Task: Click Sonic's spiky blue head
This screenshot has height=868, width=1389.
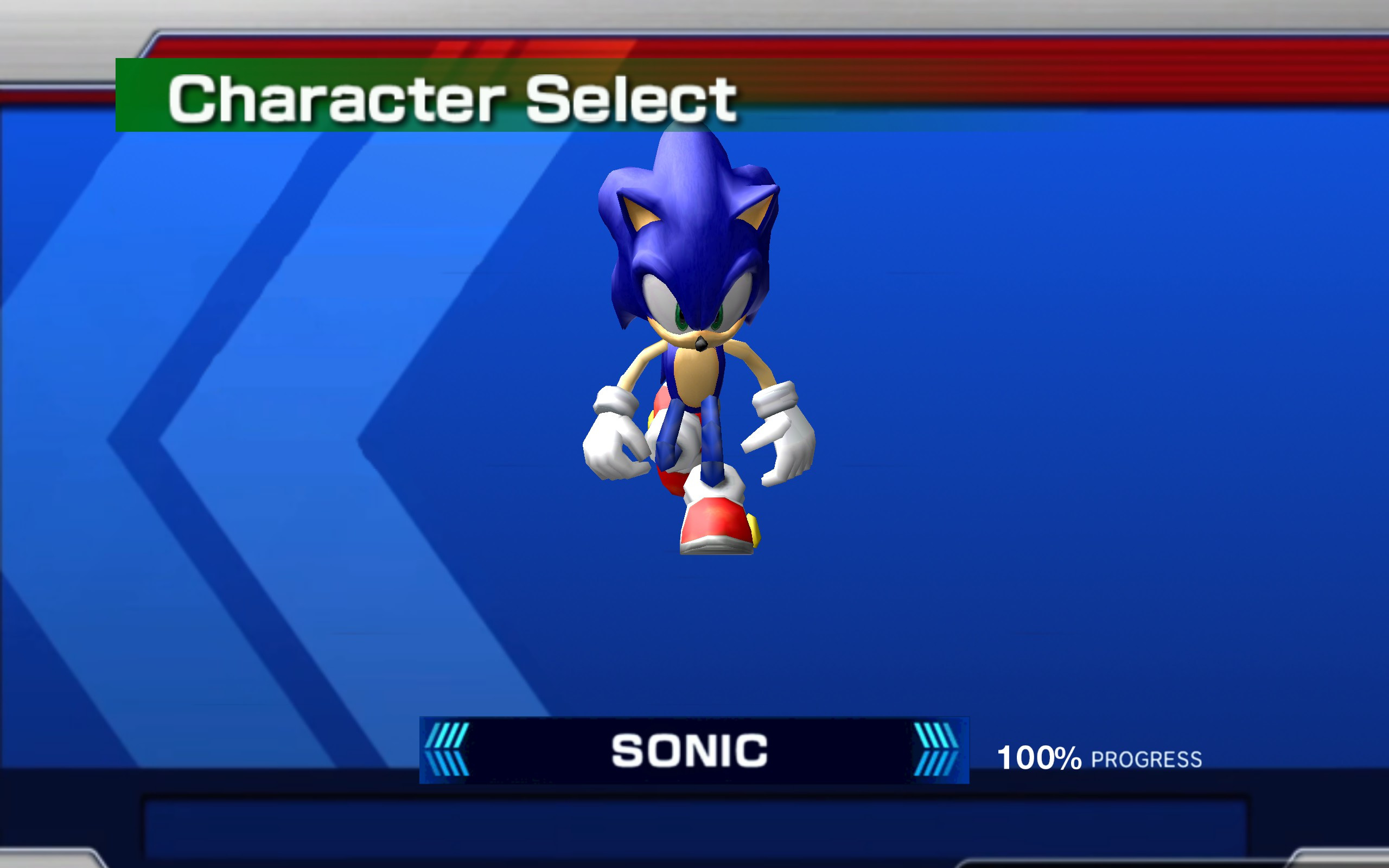Action: 689,229
